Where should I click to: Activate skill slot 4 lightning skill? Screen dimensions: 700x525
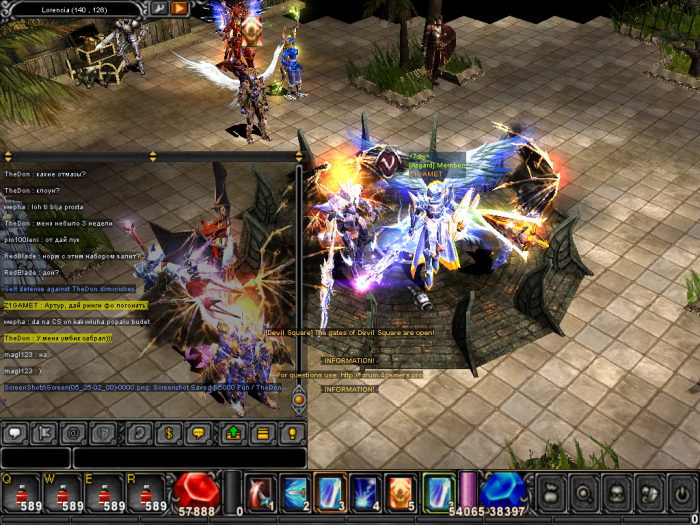tap(365, 492)
